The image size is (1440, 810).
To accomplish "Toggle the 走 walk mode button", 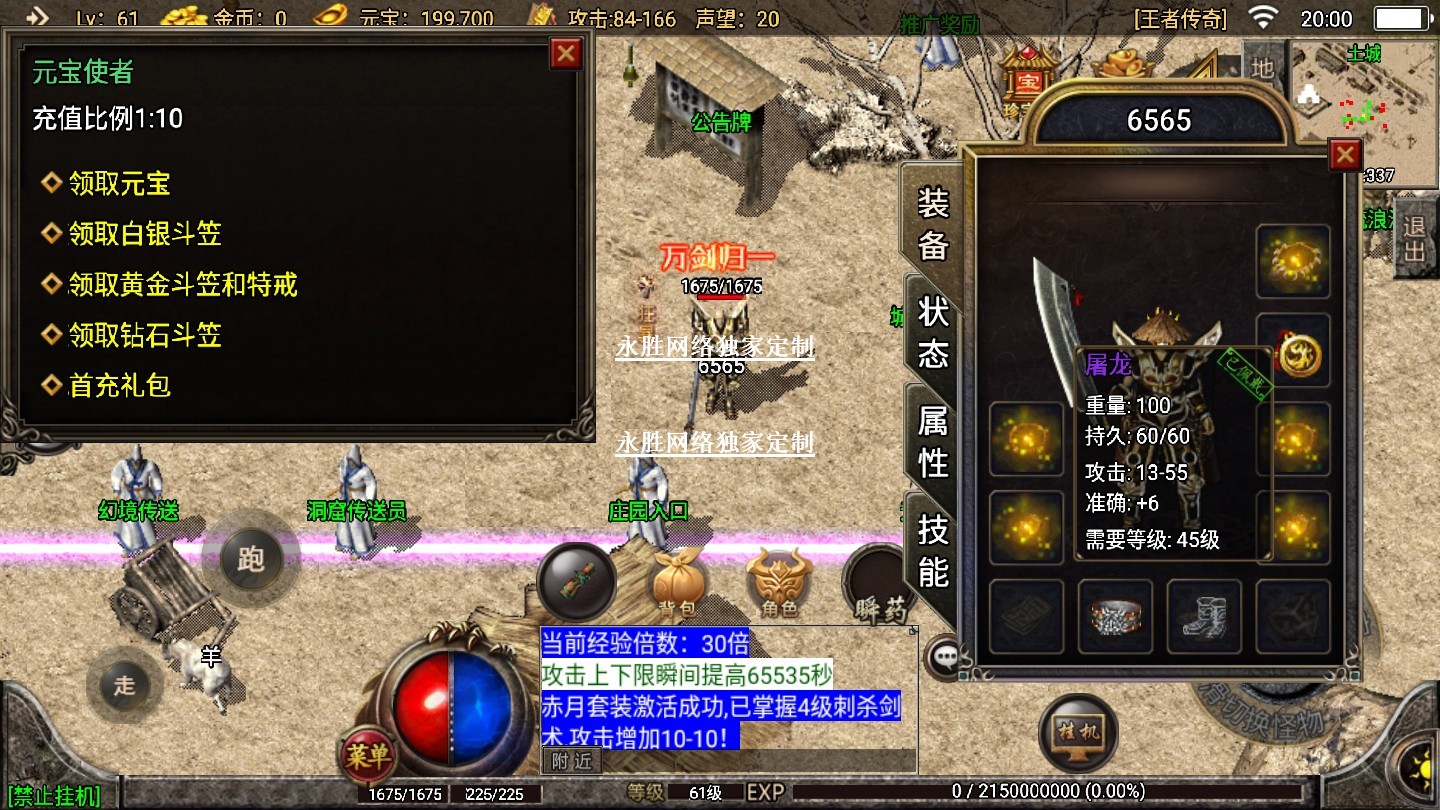I will pos(124,685).
